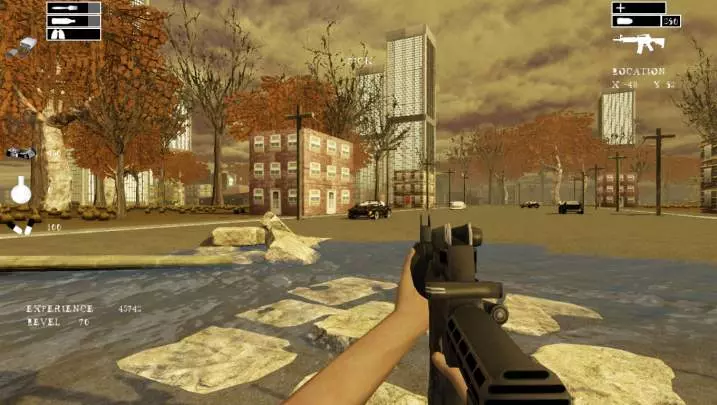Screen dimensions: 717x405
Task: Click the round flask item icon
Action: [x=21, y=190]
